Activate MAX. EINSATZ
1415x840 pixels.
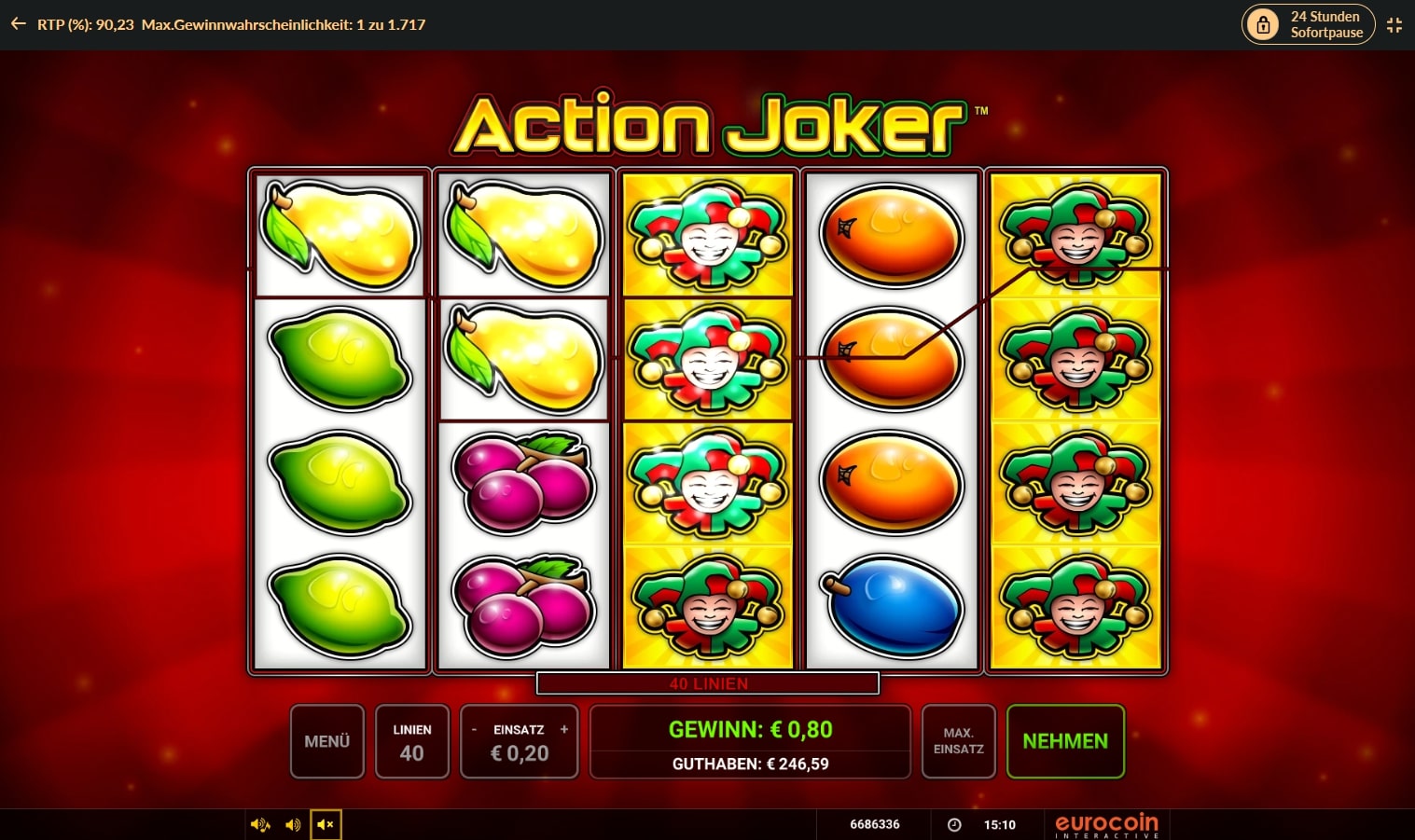958,741
